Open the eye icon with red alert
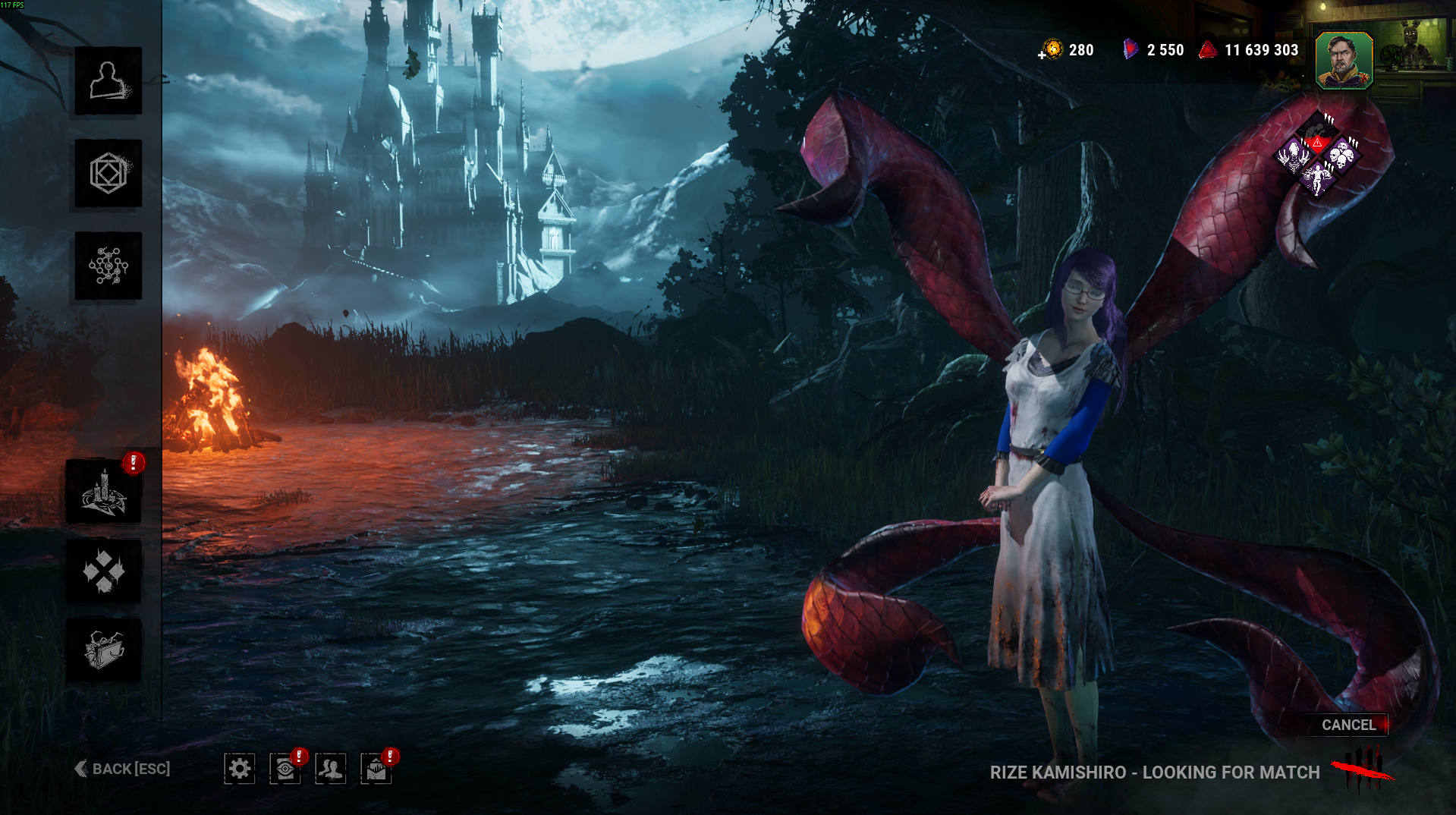Screen dimensions: 1456x815 pos(285,769)
